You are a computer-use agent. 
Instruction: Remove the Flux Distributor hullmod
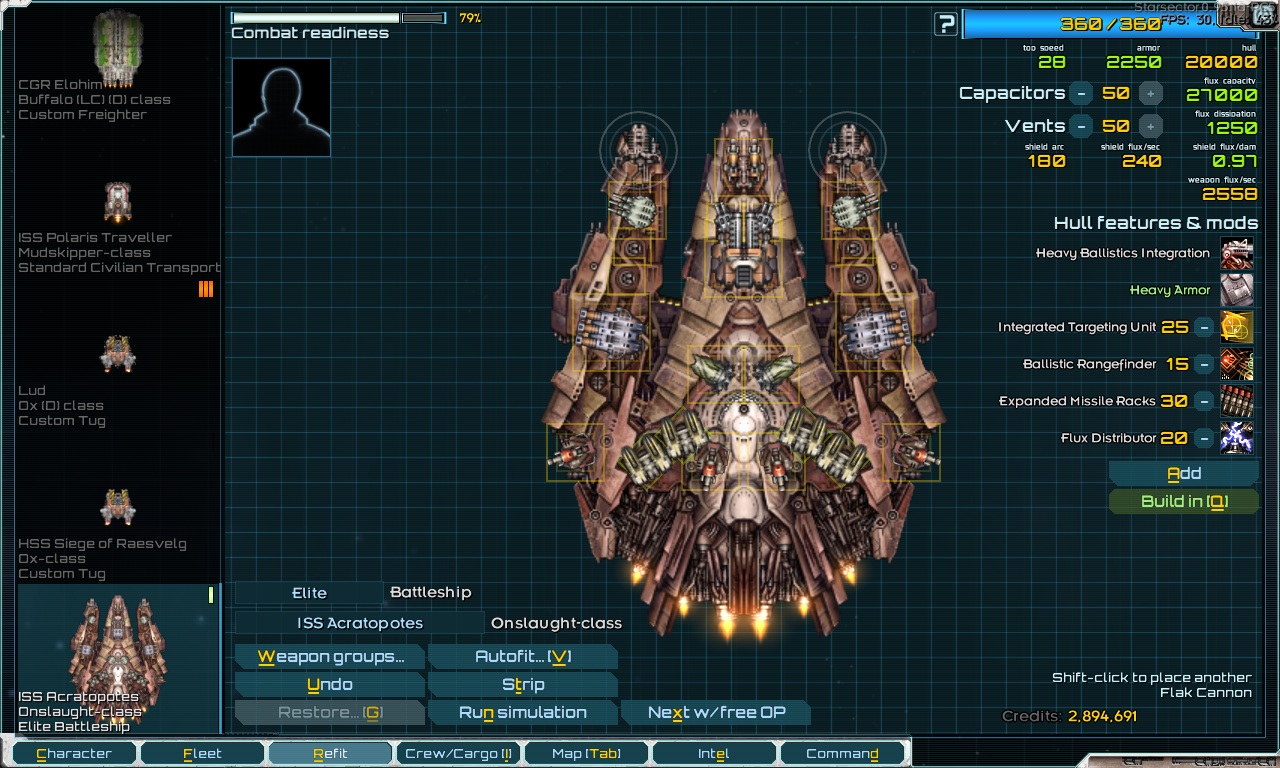(x=1204, y=438)
